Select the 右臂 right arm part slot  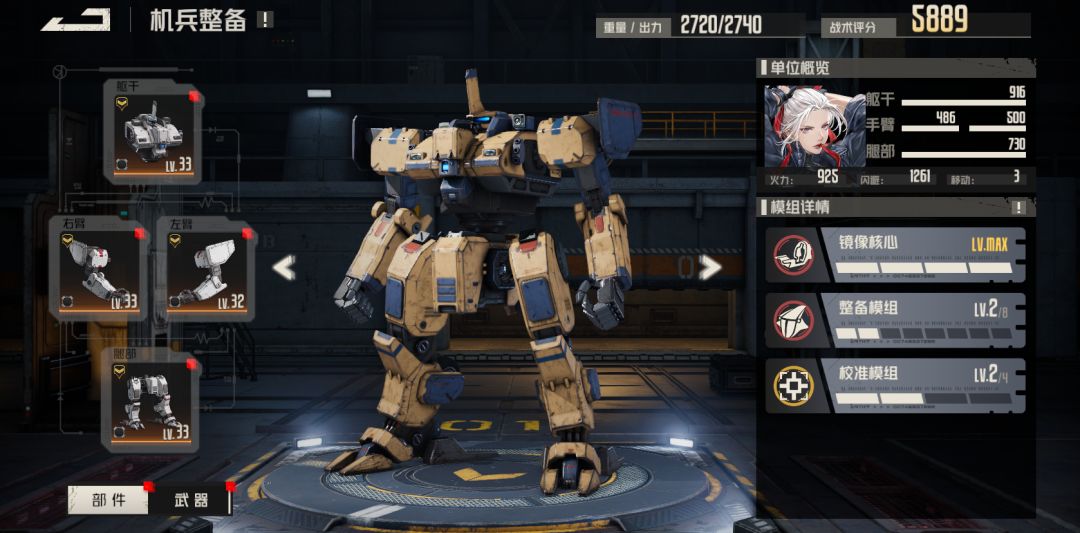point(98,268)
